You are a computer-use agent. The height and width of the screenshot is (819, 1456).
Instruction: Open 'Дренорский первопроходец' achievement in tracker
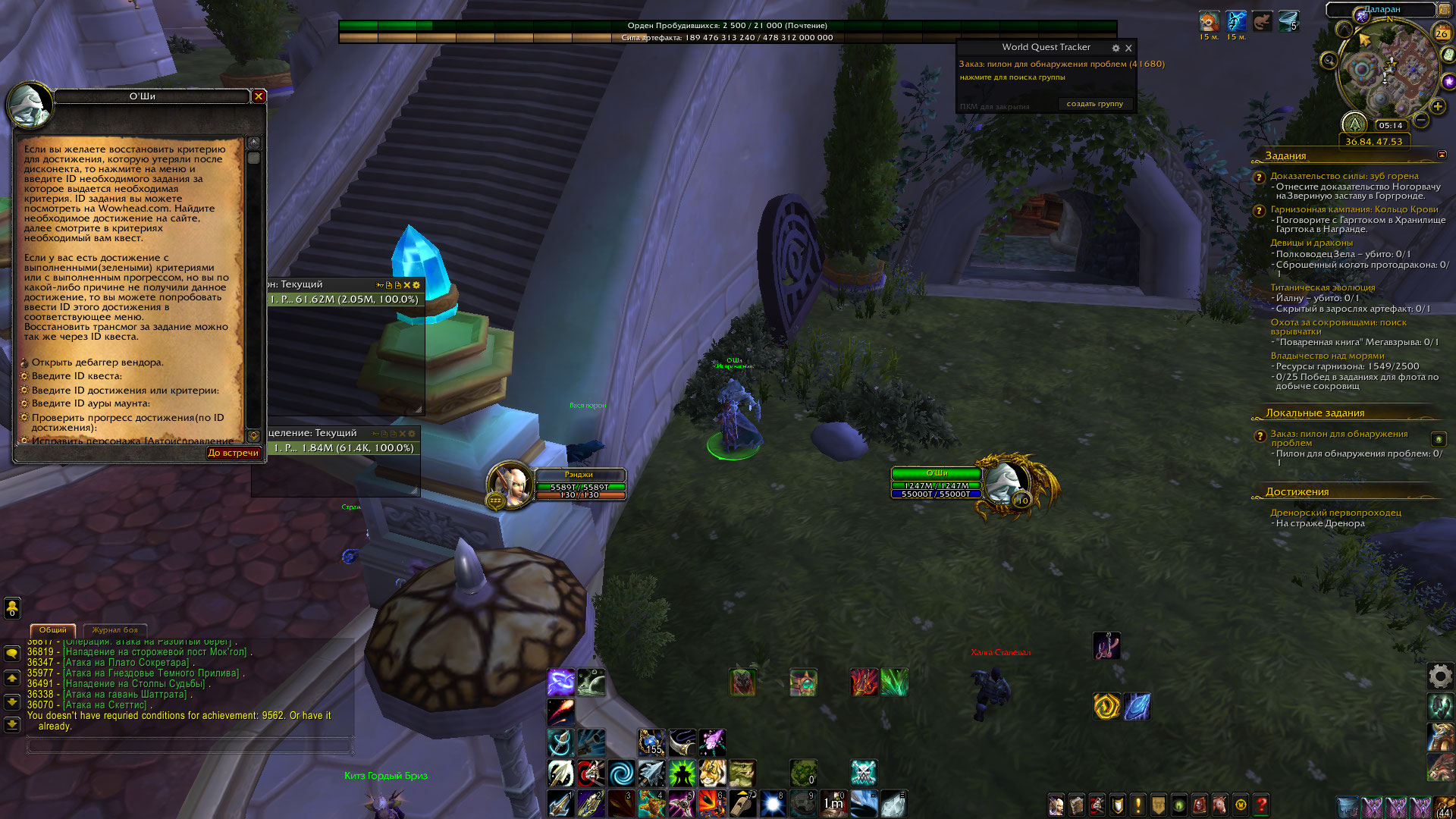[x=1335, y=513]
